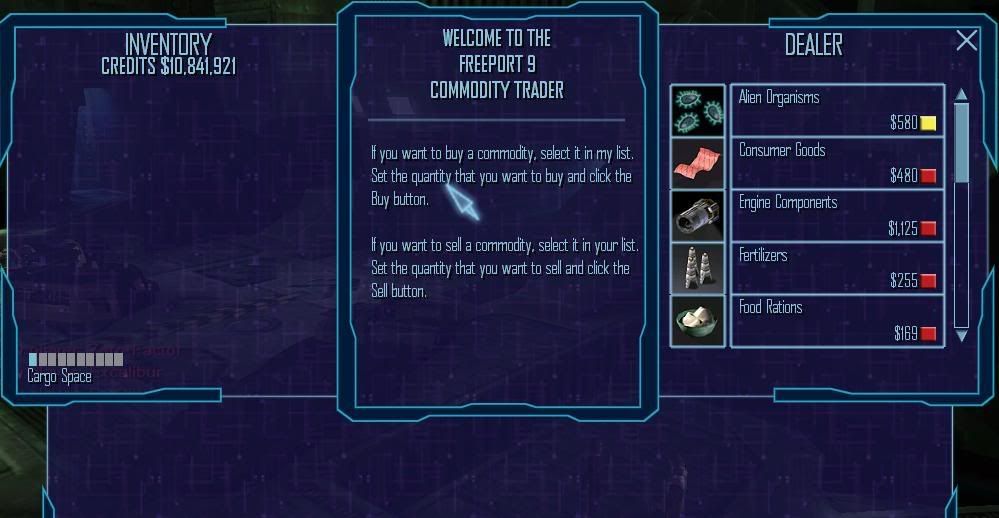Screen dimensions: 999x518
Task: Click the Alien Organisms icon
Action: click(x=698, y=110)
